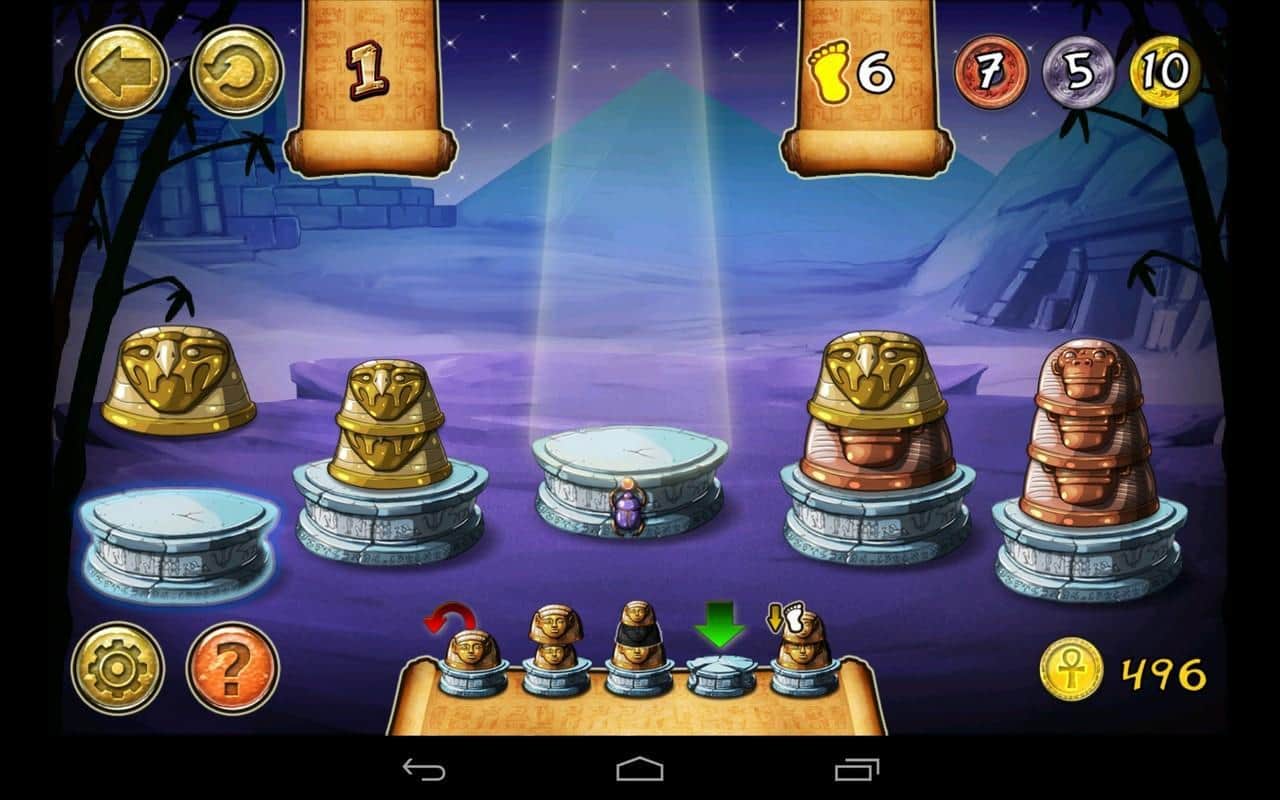Open settings with the gear button

click(118, 667)
